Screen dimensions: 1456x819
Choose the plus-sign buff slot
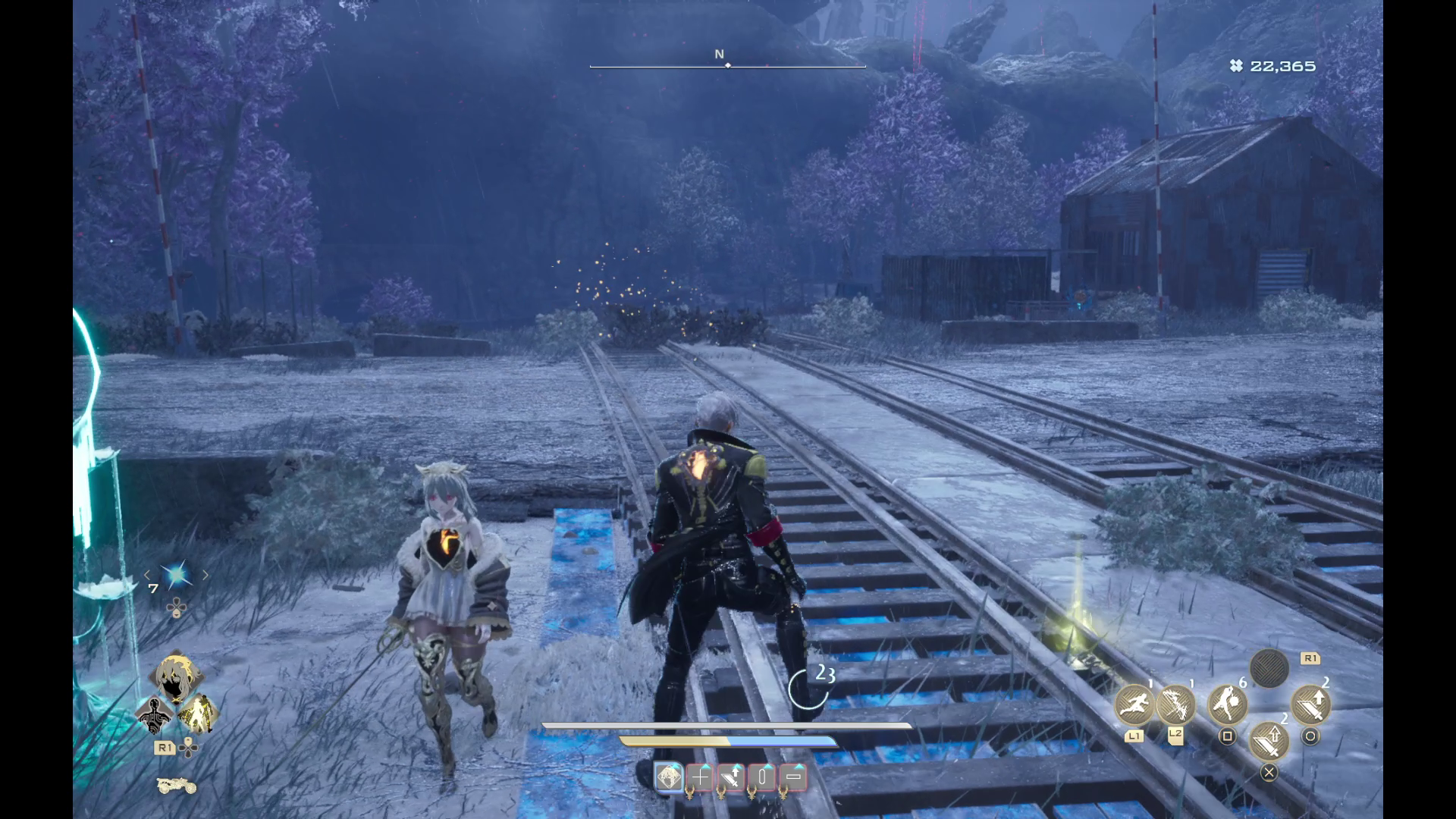[x=700, y=777]
